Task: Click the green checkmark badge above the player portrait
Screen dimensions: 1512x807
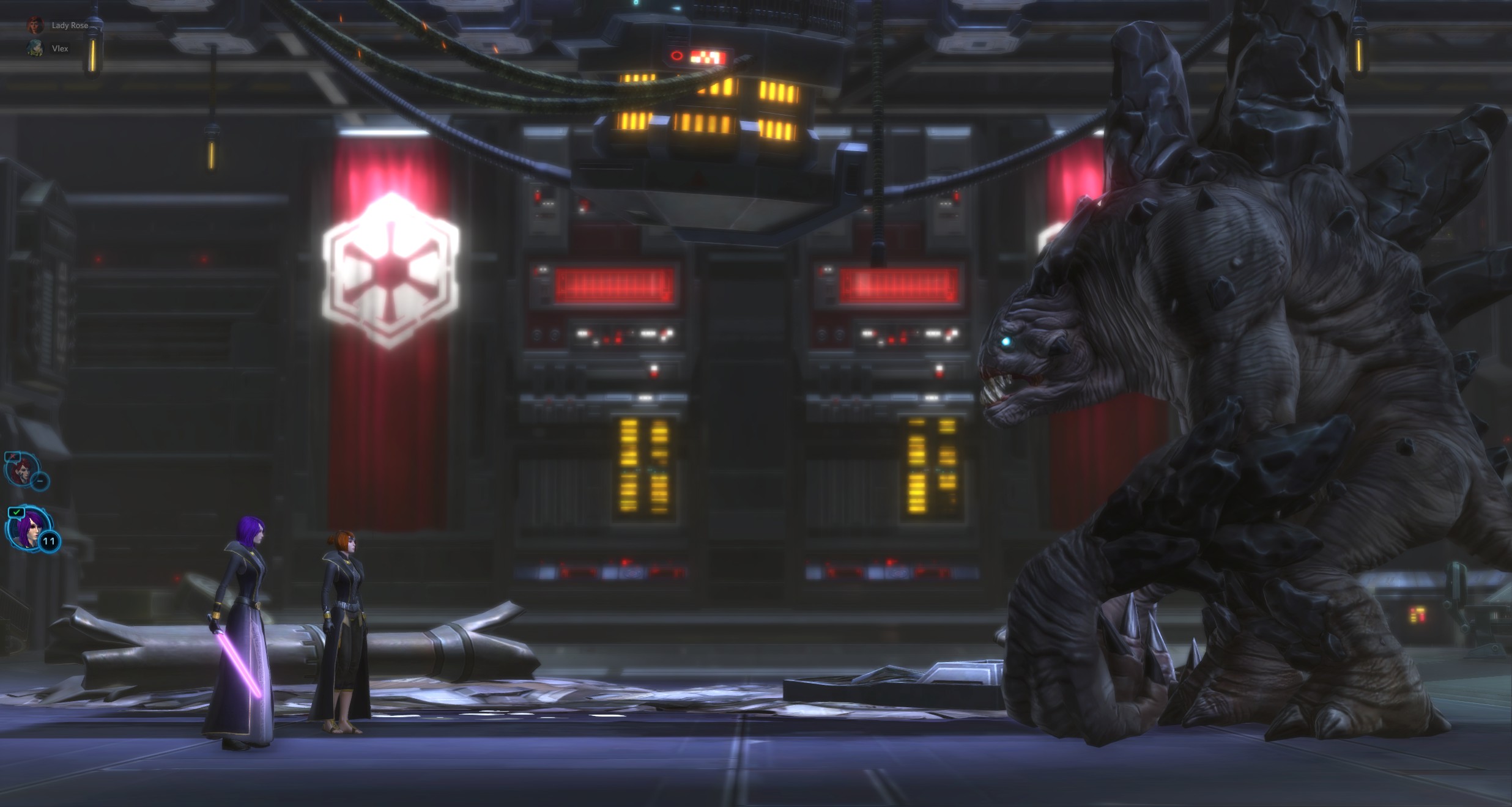Action: [x=16, y=512]
